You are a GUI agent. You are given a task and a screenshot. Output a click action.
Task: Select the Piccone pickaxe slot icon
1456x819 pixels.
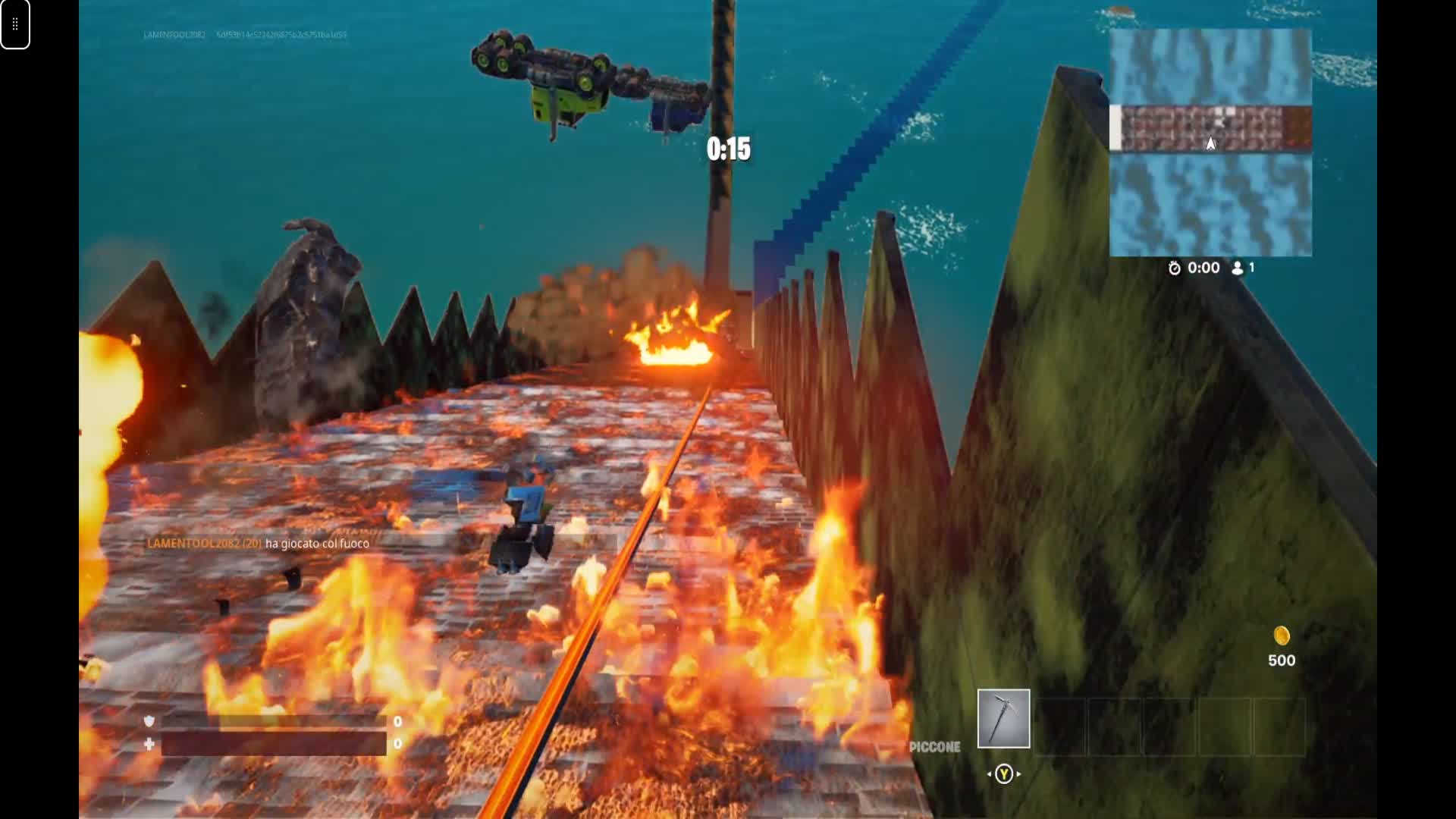point(1003,720)
